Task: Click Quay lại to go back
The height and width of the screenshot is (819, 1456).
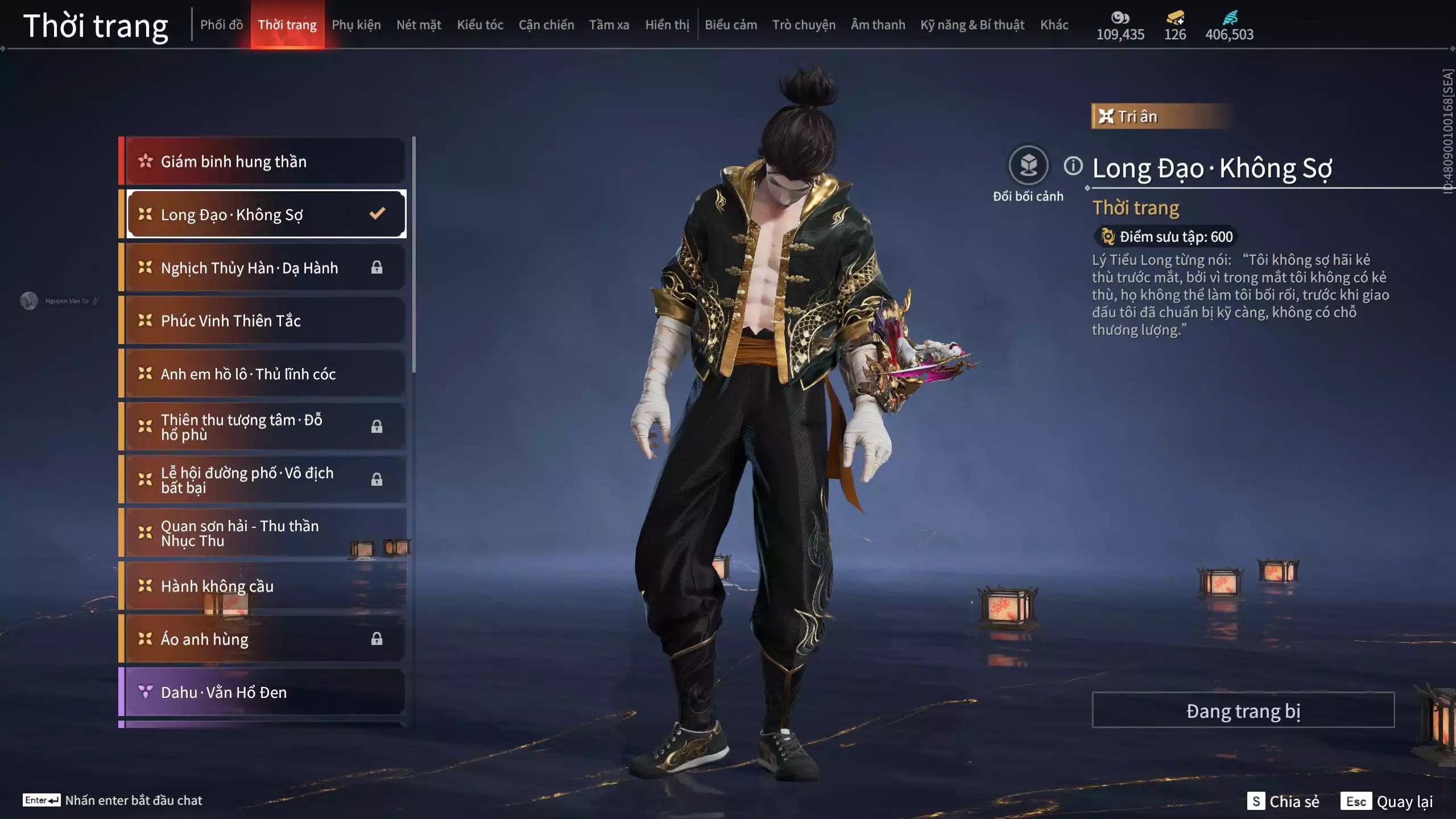Action: click(x=1387, y=801)
